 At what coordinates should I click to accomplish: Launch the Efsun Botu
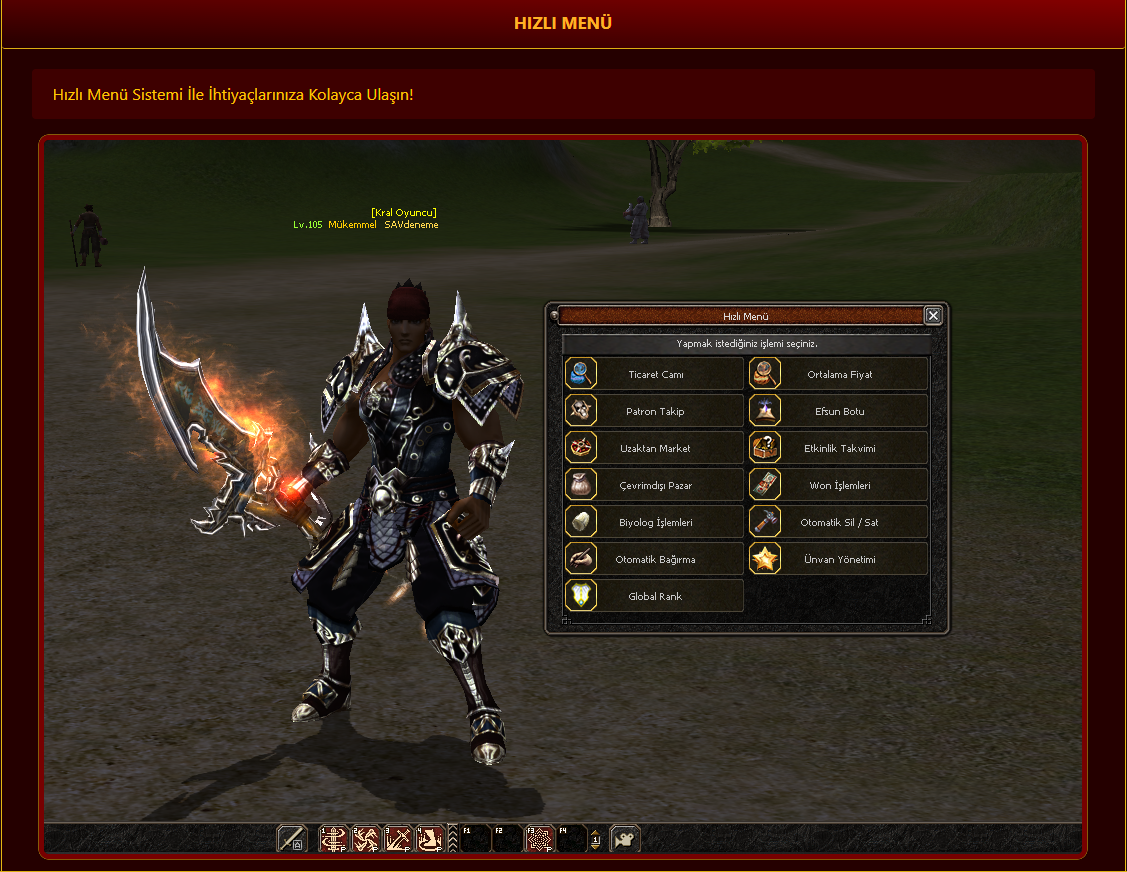(839, 411)
